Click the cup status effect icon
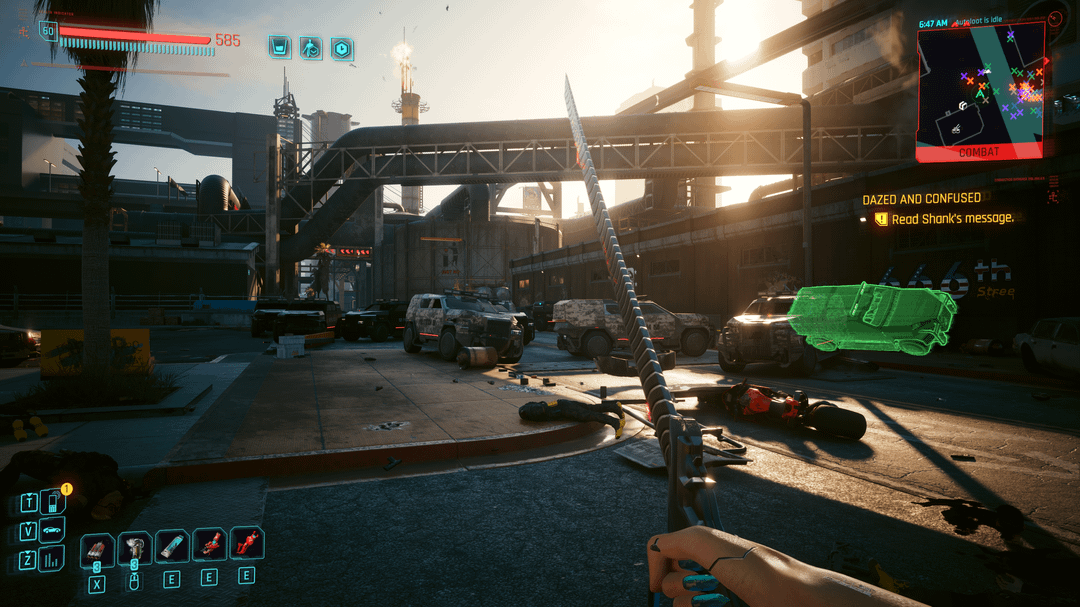This screenshot has height=607, width=1080. [280, 47]
